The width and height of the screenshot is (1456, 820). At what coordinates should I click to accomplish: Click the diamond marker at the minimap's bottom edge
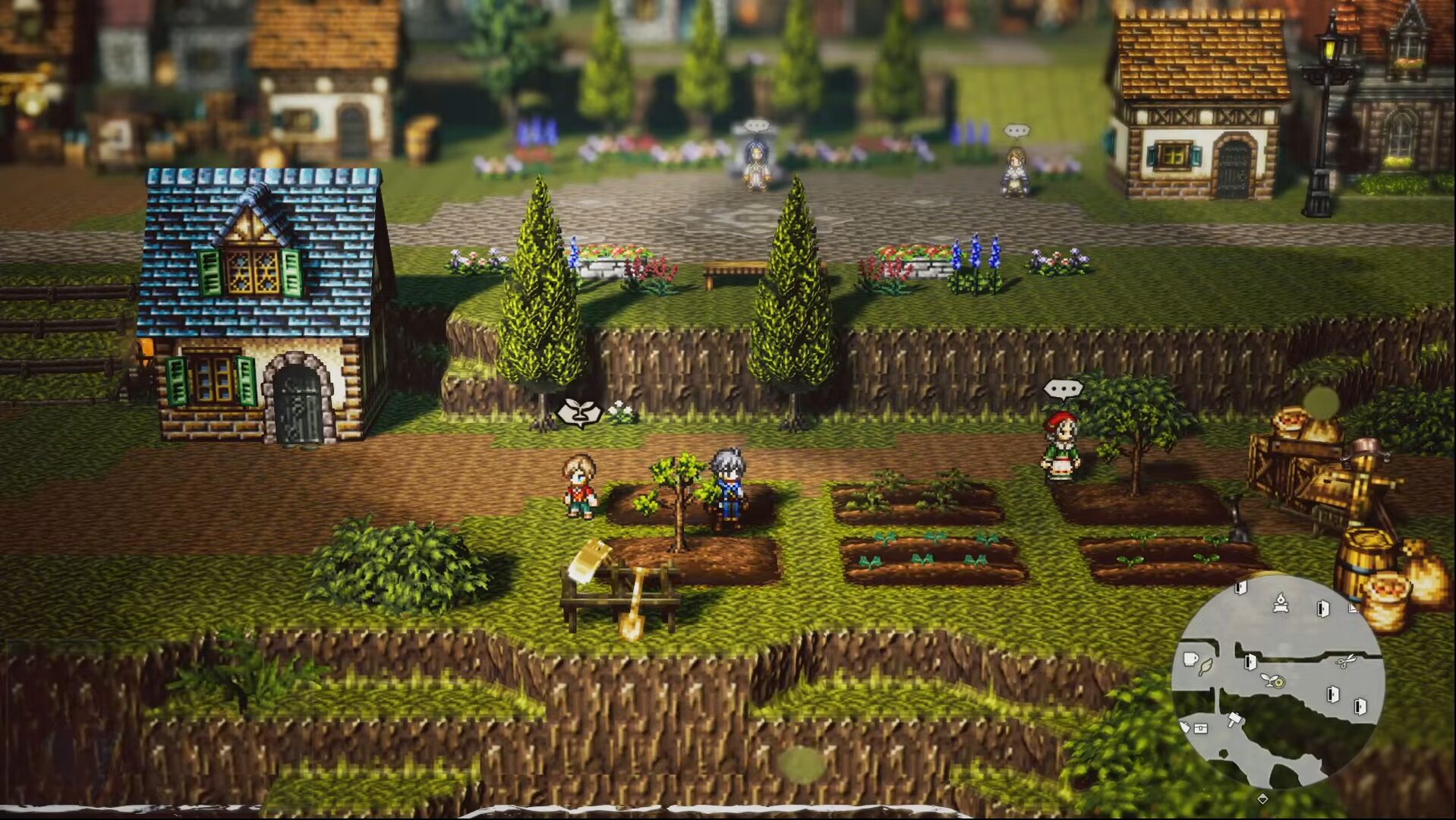[1263, 799]
